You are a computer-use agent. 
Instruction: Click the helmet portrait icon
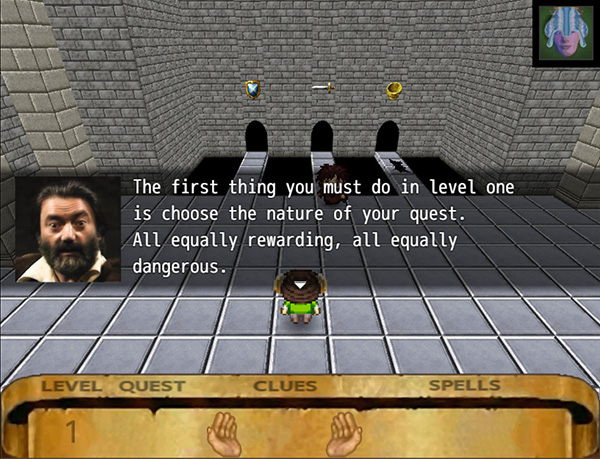[x=565, y=34]
